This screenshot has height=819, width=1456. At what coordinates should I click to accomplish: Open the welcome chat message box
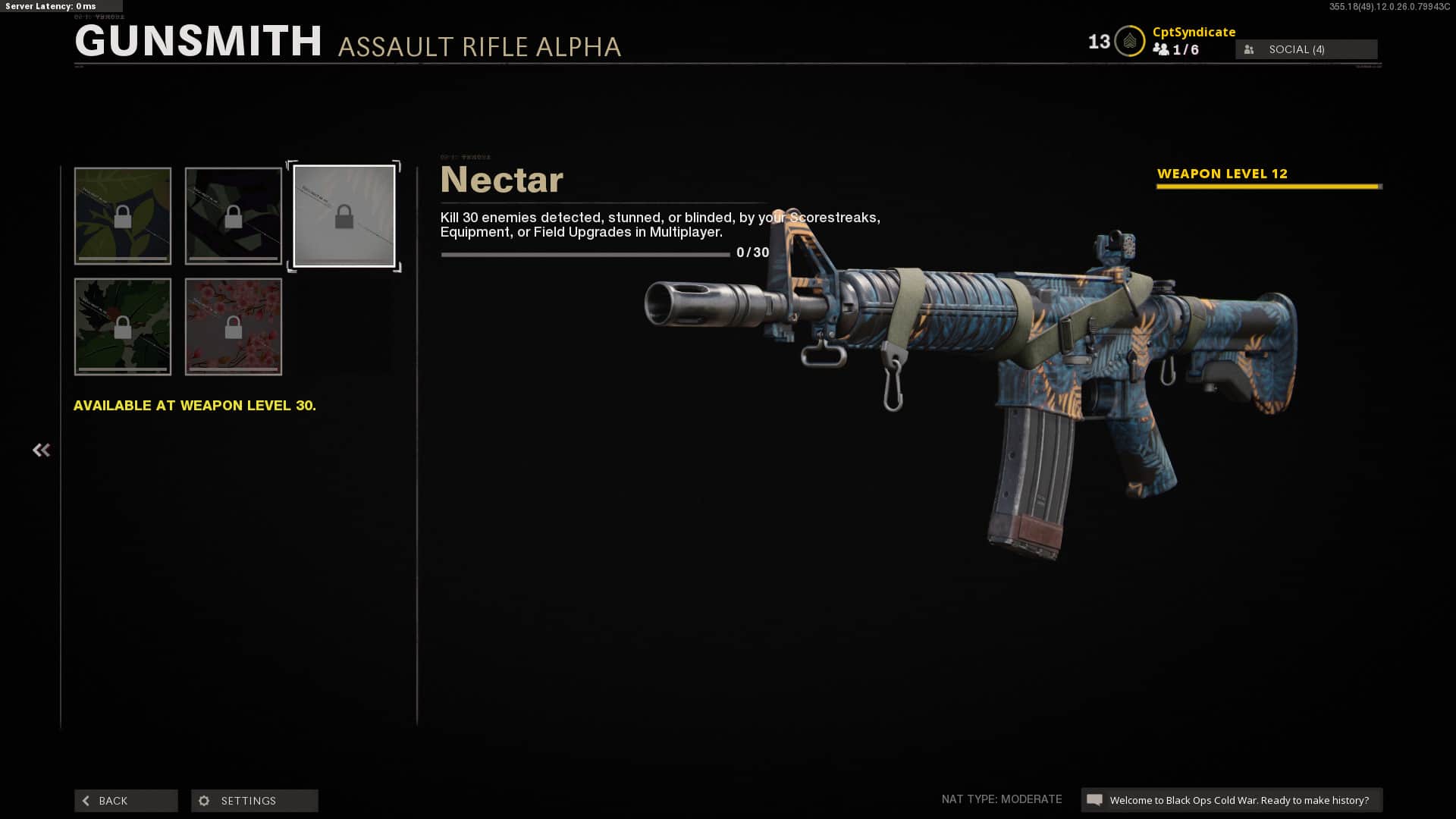[x=1232, y=800]
